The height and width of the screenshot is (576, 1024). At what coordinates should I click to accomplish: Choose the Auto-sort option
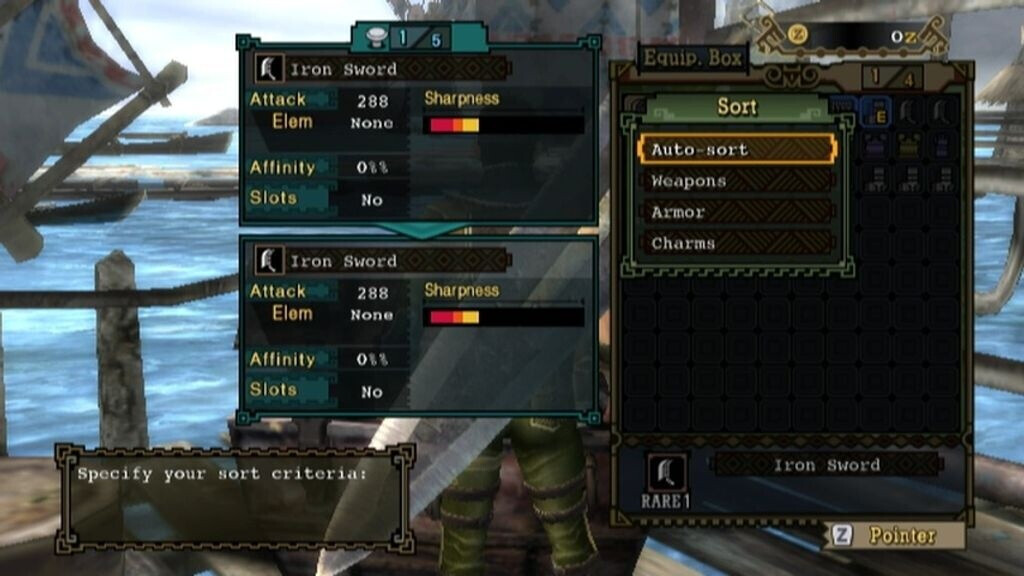(x=736, y=149)
